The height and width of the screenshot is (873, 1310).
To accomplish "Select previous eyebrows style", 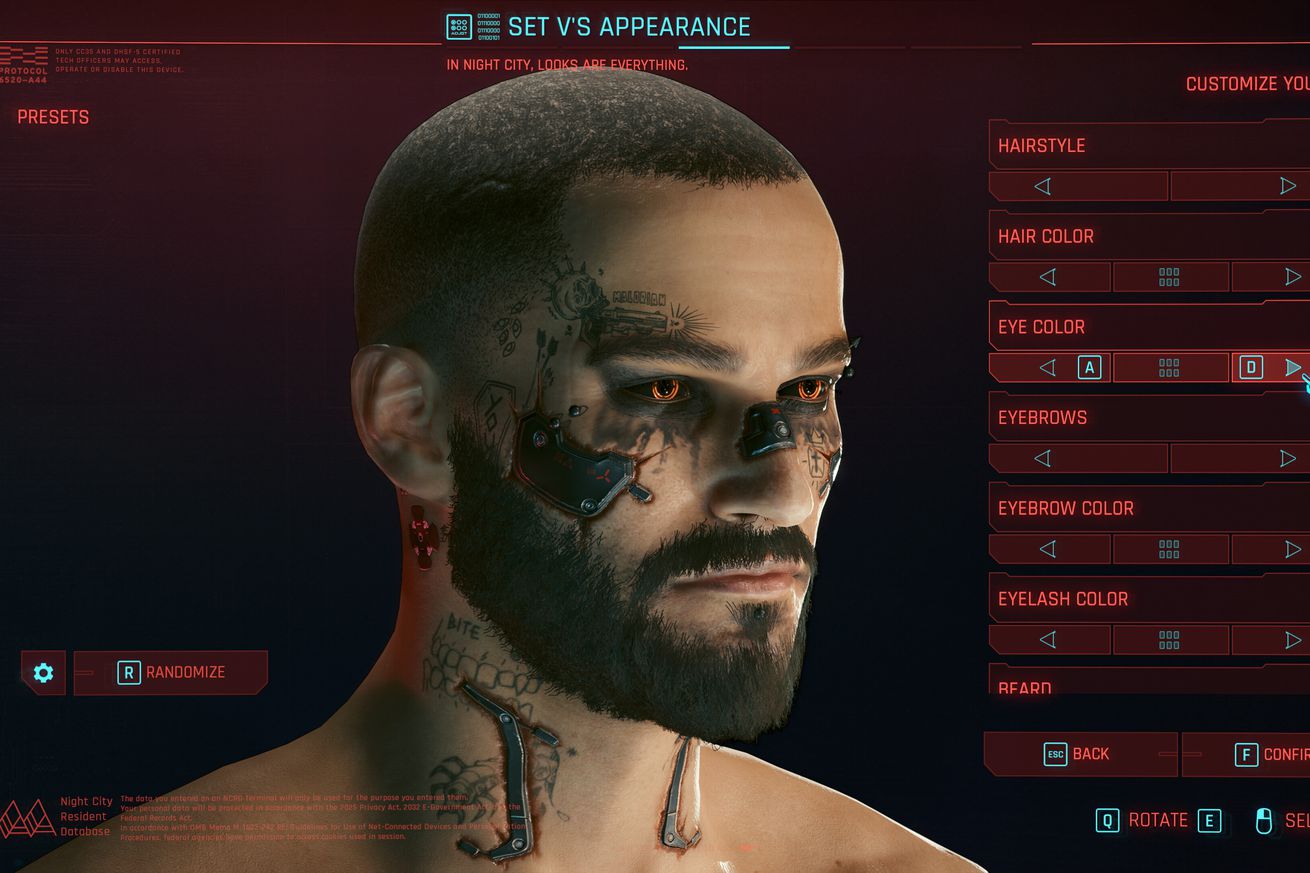I will [1042, 458].
